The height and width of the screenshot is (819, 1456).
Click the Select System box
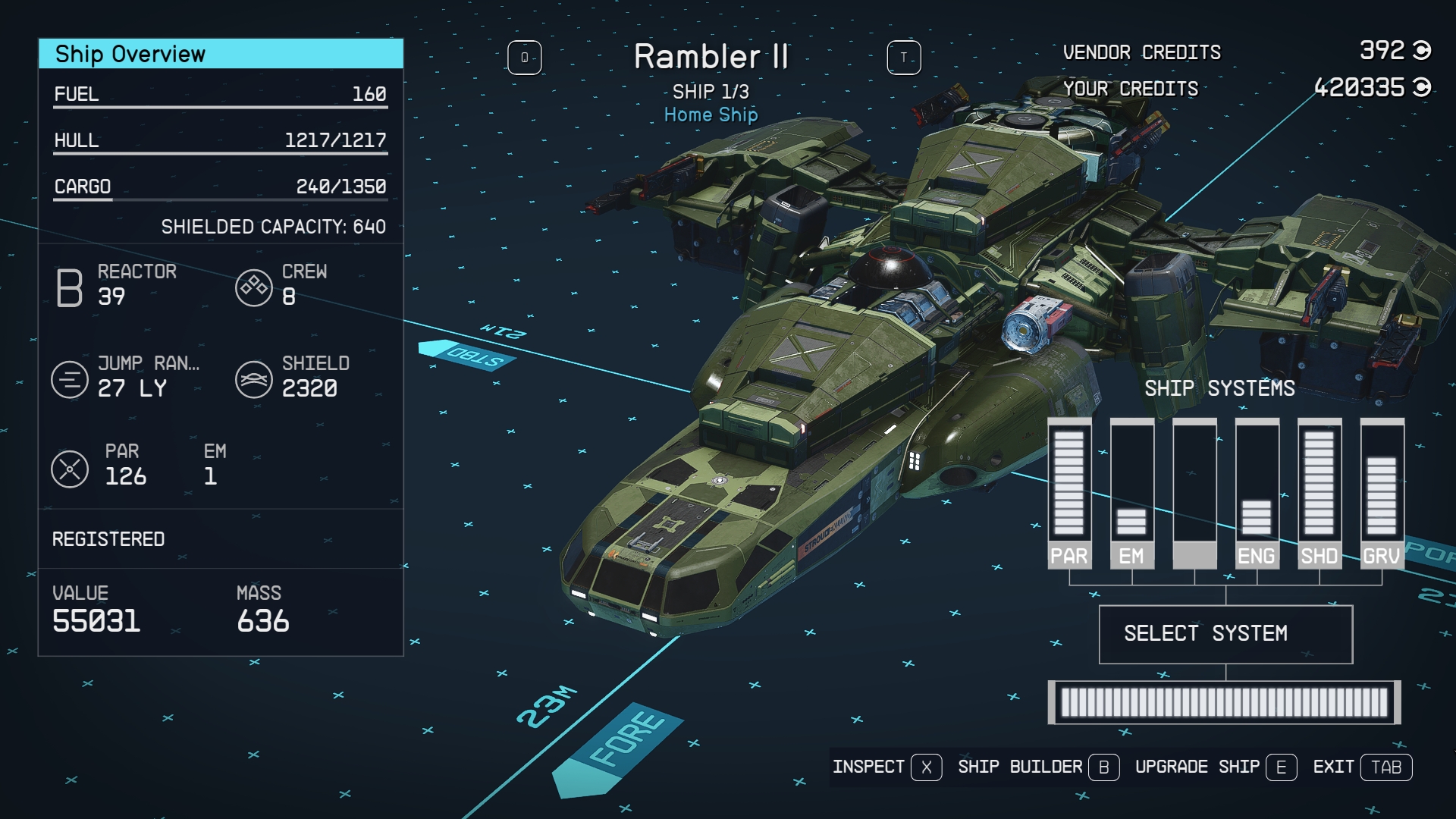1225,634
